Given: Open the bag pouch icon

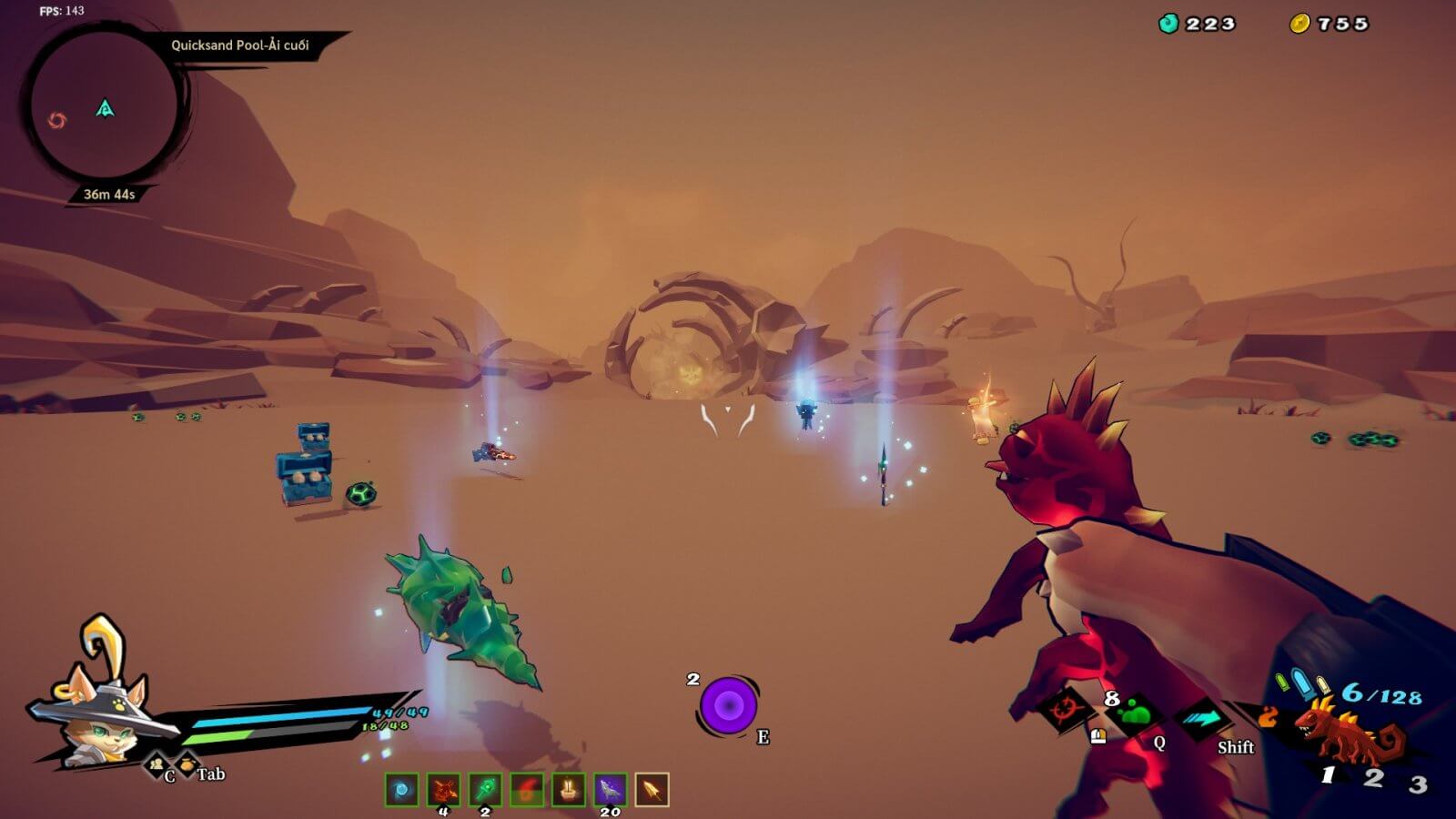Looking at the screenshot, I should pyautogui.click(x=186, y=764).
